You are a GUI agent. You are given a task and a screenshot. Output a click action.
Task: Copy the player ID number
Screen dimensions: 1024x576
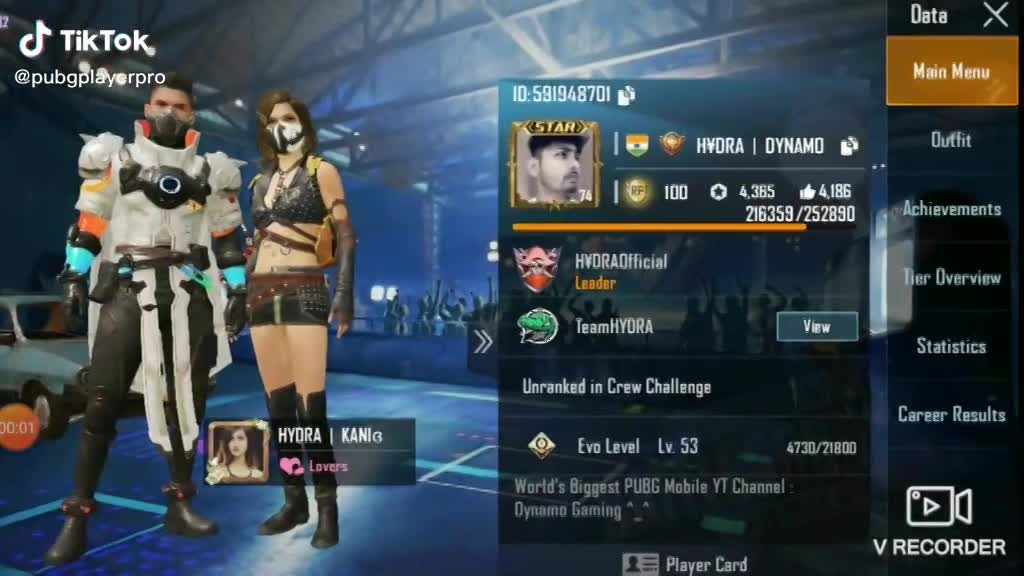tap(627, 95)
